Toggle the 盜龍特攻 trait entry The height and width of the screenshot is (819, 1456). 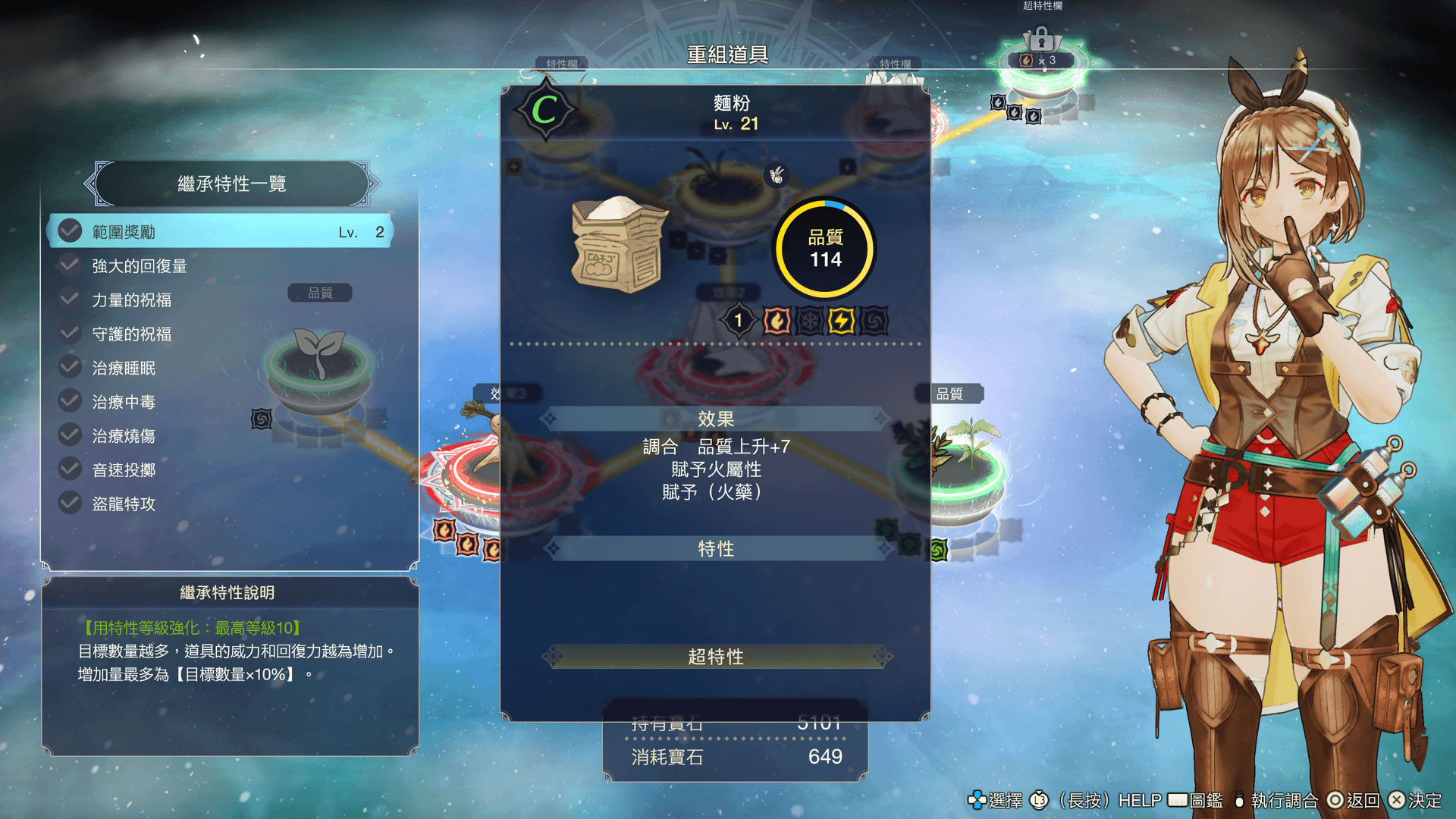[x=220, y=504]
